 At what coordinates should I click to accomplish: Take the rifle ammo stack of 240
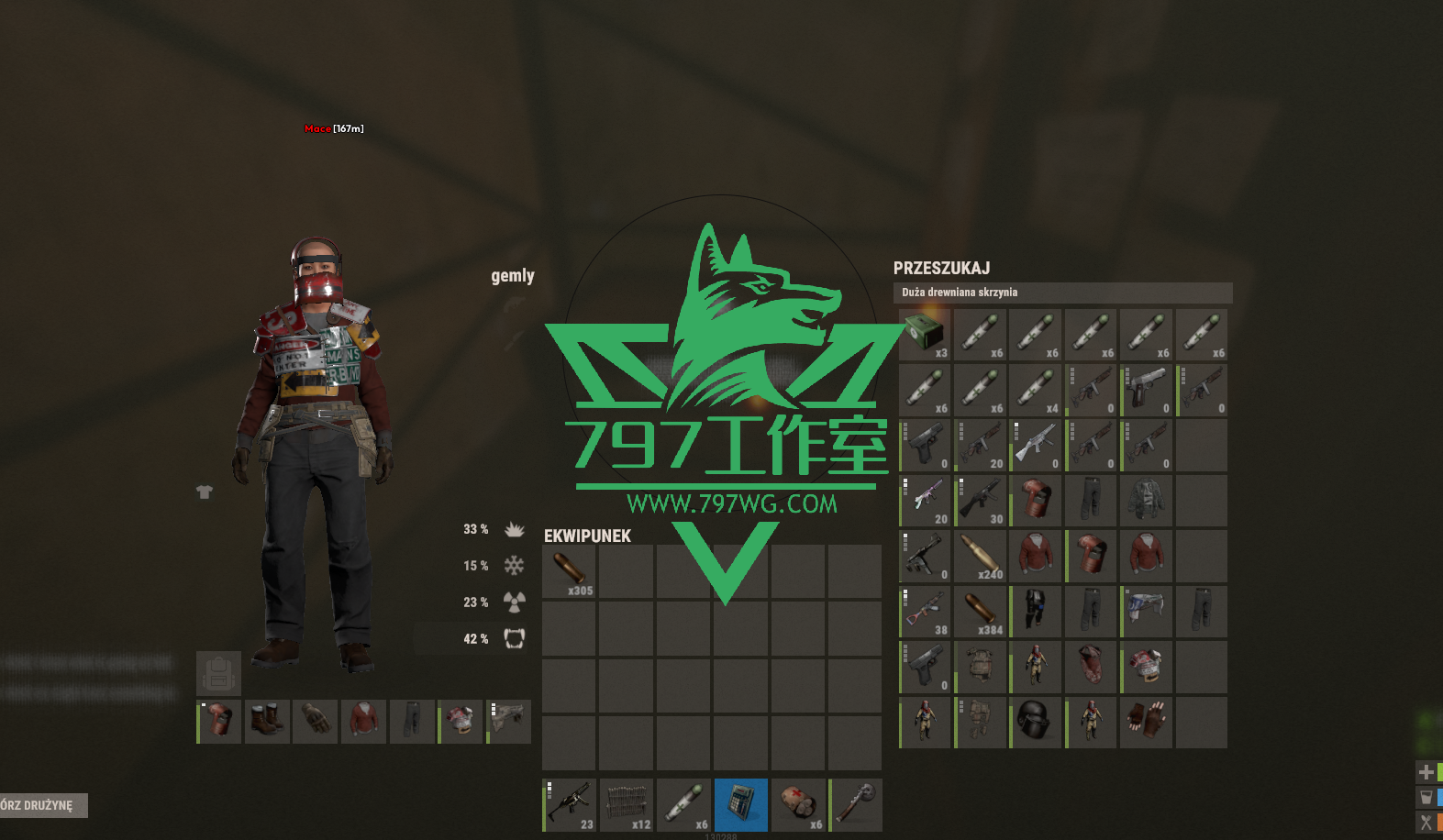pyautogui.click(x=981, y=556)
